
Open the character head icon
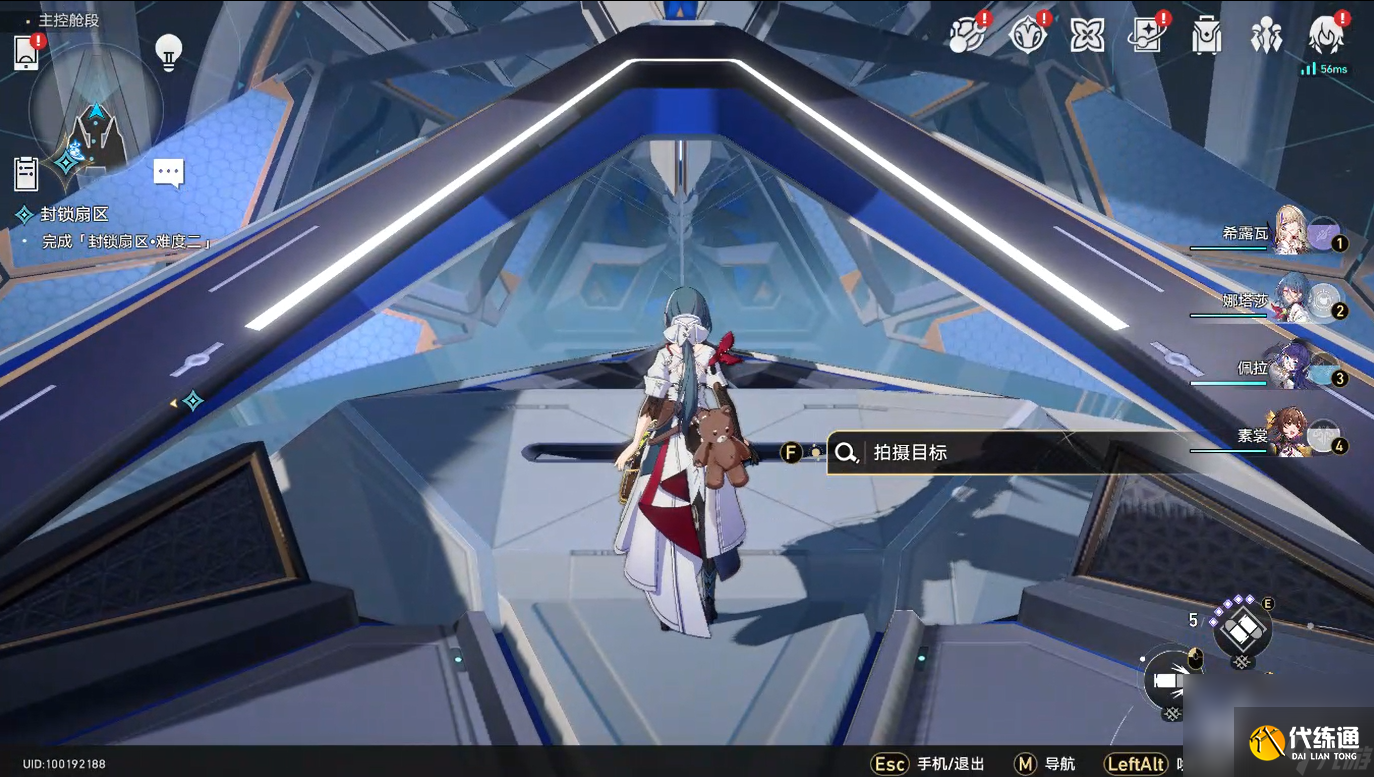pos(1327,37)
